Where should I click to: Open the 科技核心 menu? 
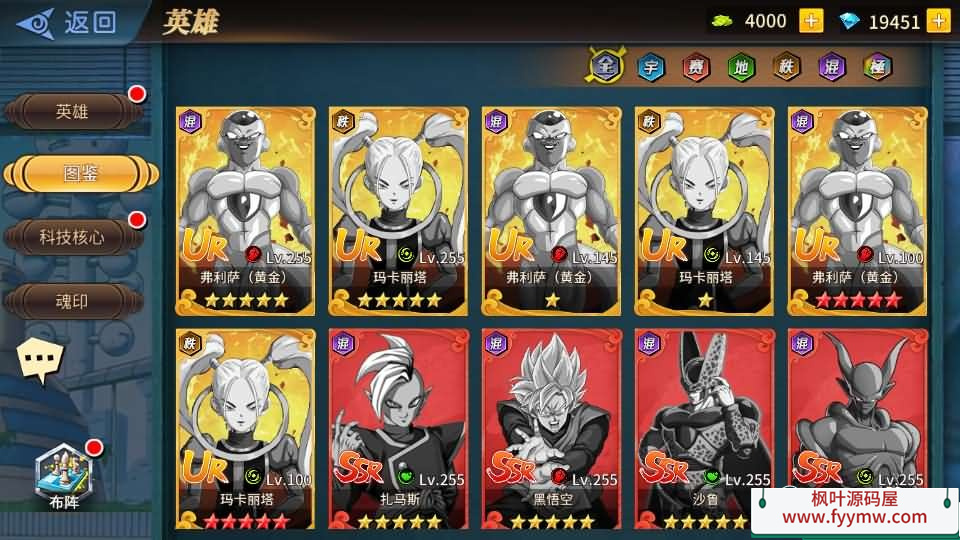tap(72, 237)
